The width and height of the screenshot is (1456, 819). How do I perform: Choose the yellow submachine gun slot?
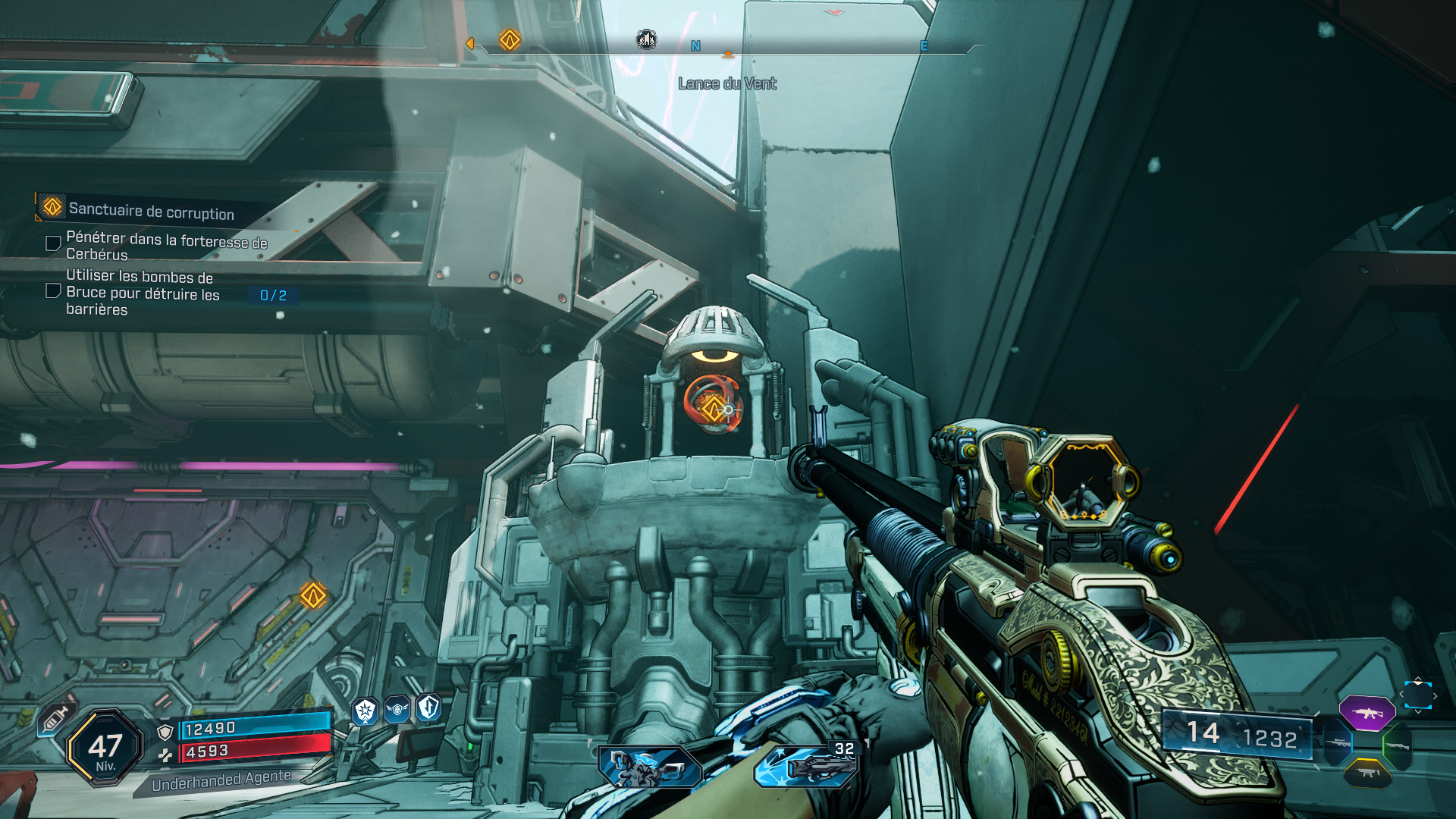(1367, 773)
